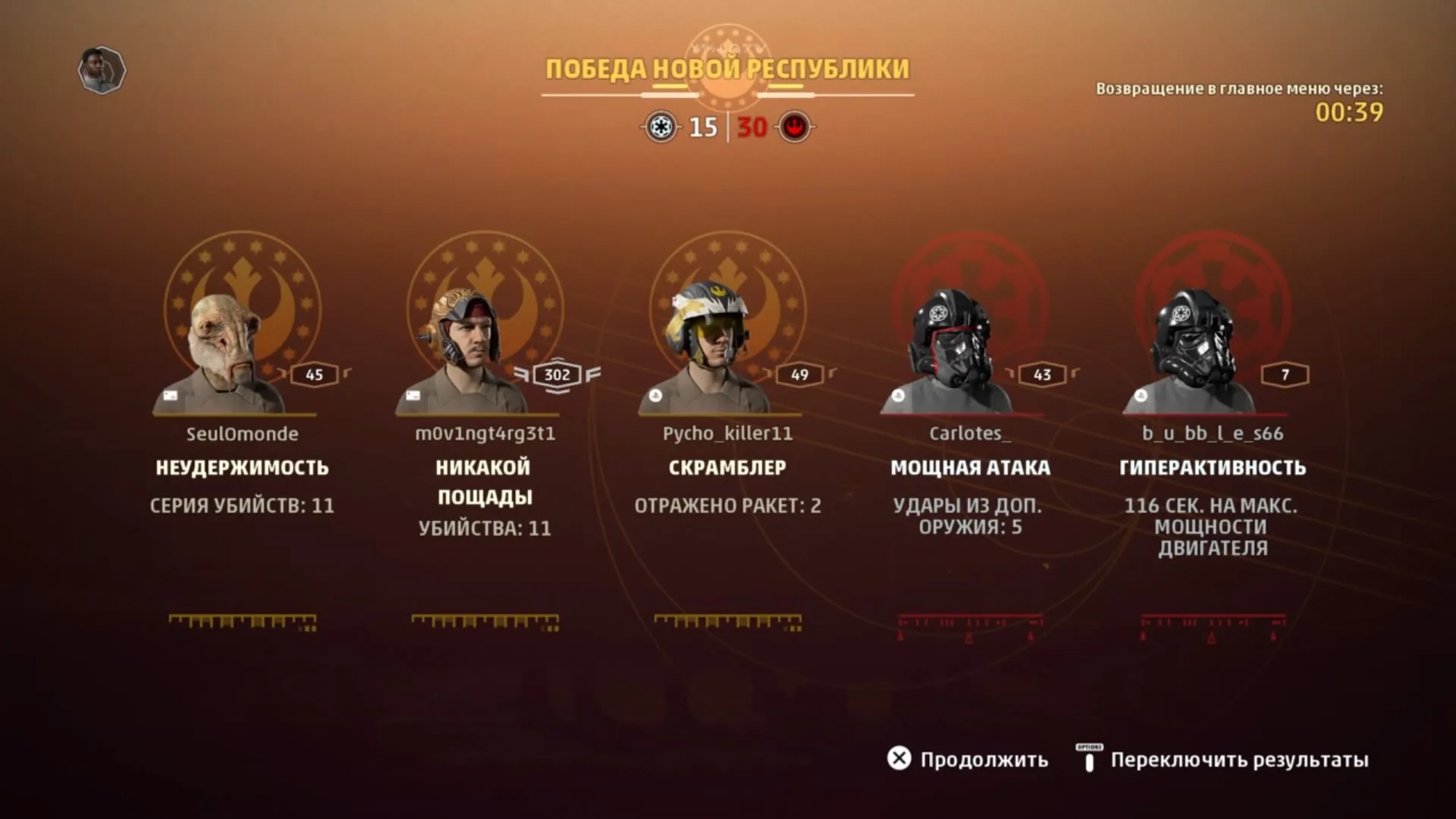The width and height of the screenshot is (1456, 819).
Task: Click the profile avatar in the corner
Action: point(102,71)
